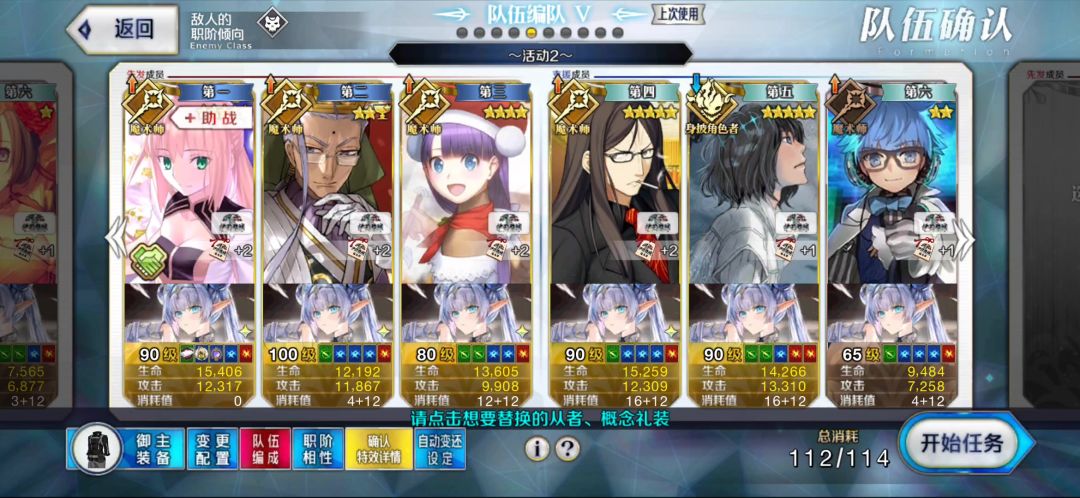Click the 上次使用 last-used tag
Viewport: 1080px width, 498px height.
point(679,14)
